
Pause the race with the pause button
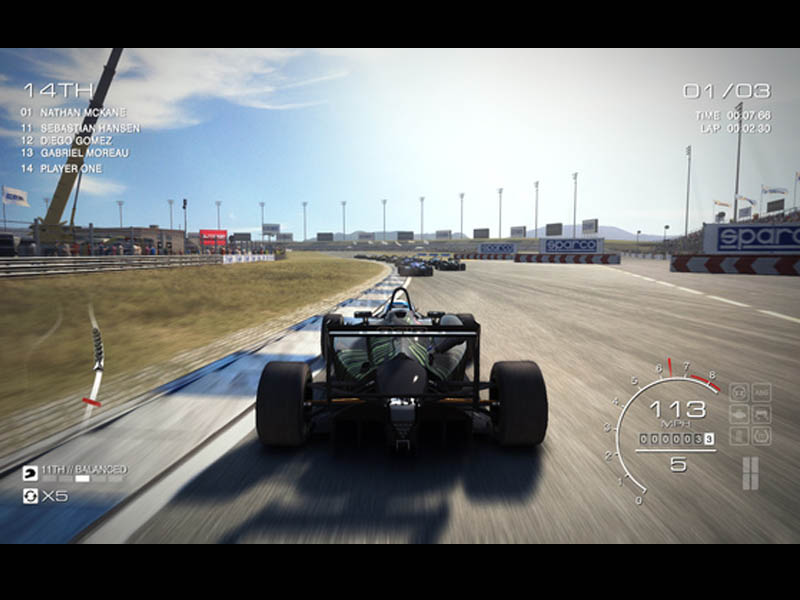750,472
